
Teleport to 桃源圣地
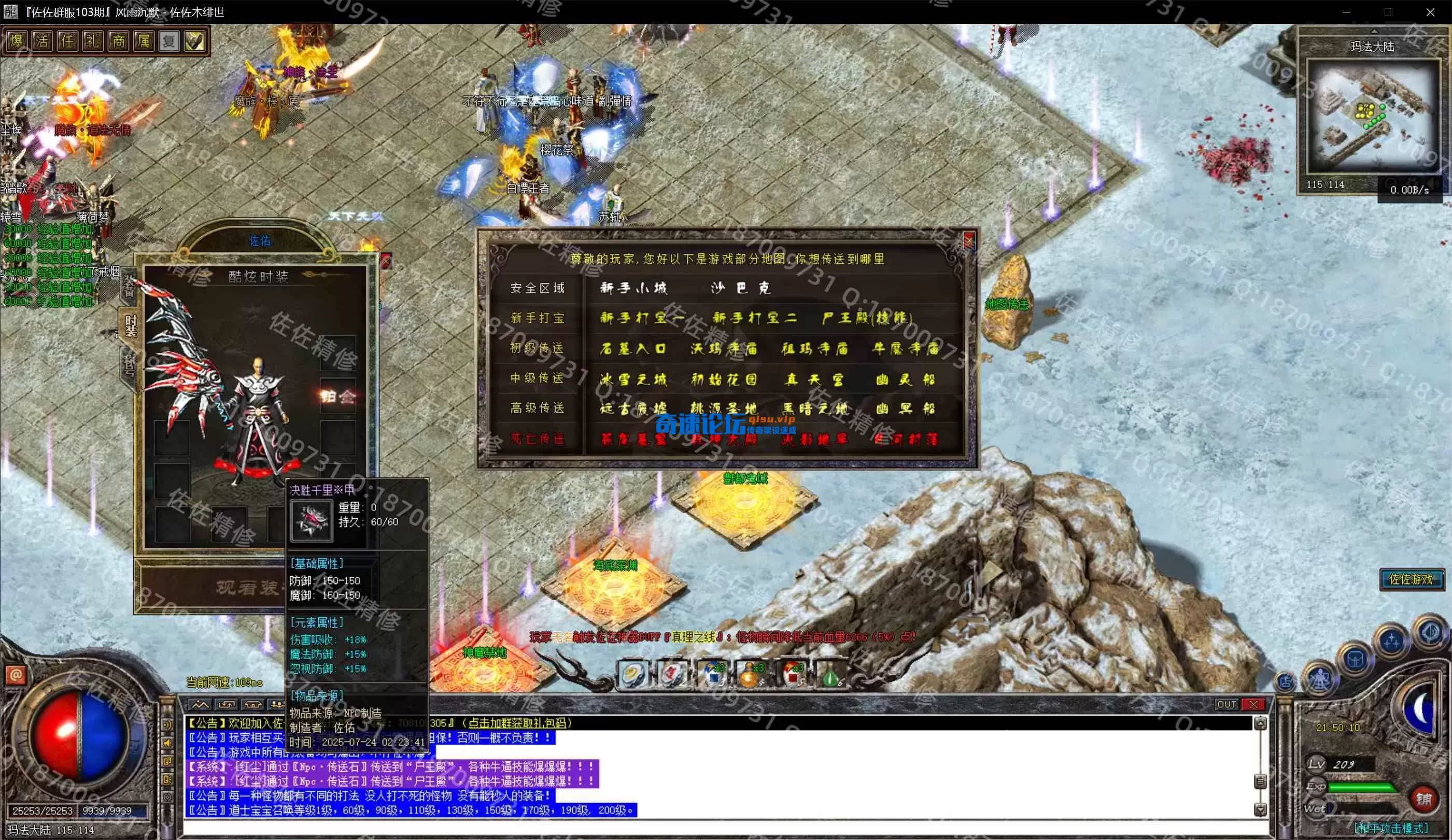724,408
